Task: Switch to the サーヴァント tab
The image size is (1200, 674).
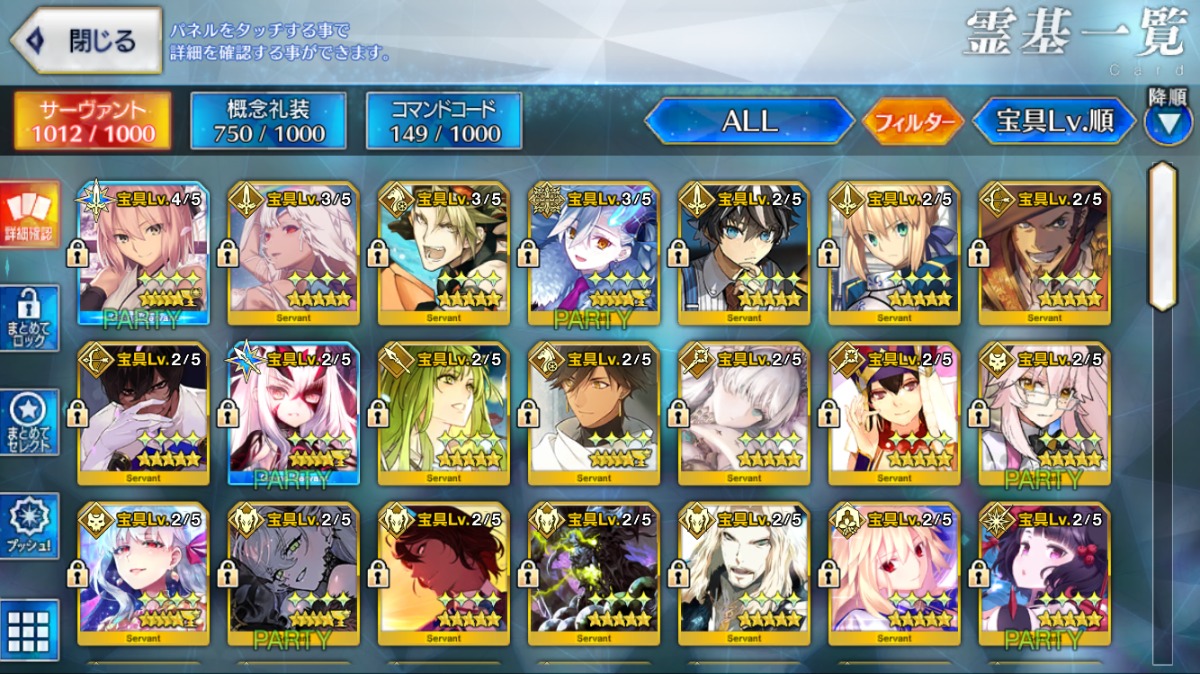Action: (92, 121)
